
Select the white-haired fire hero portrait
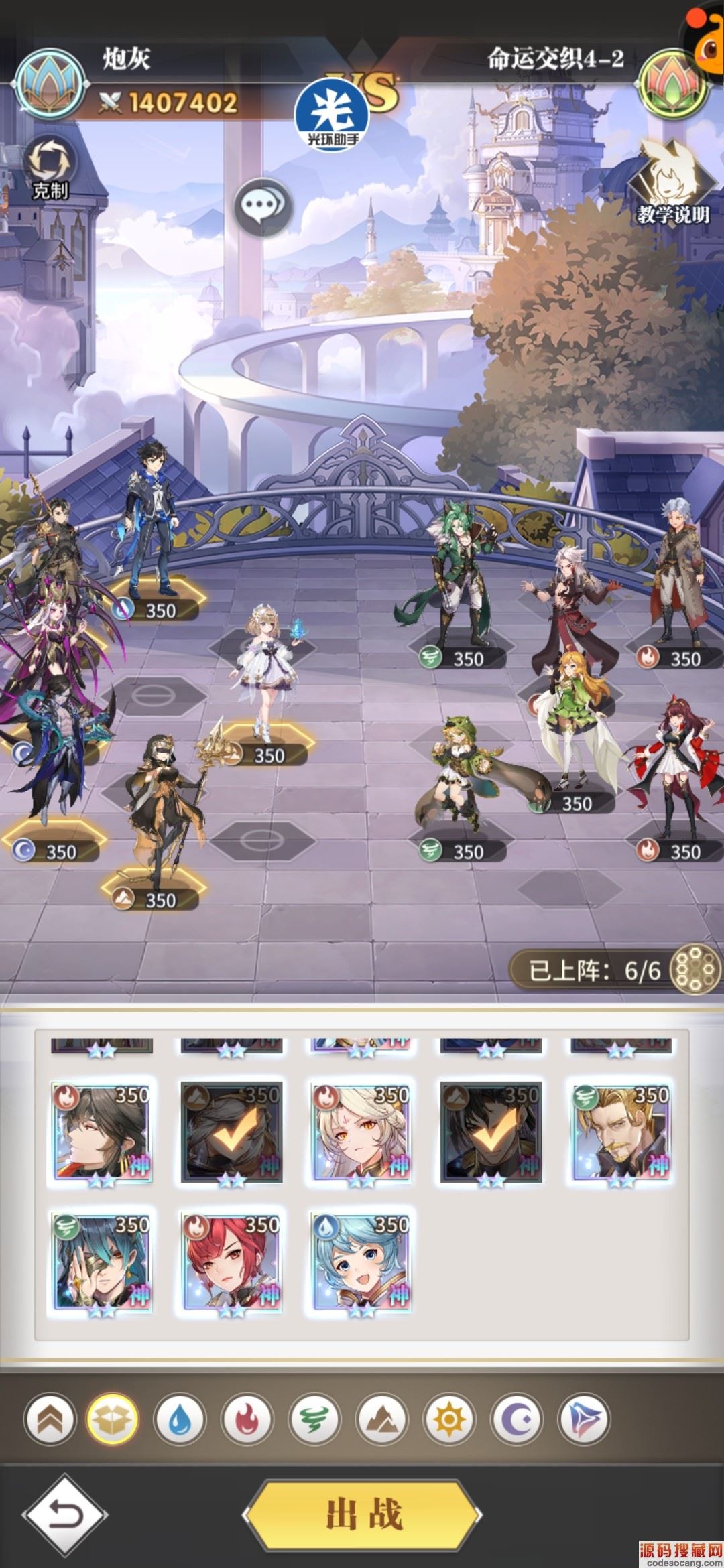[361, 1132]
